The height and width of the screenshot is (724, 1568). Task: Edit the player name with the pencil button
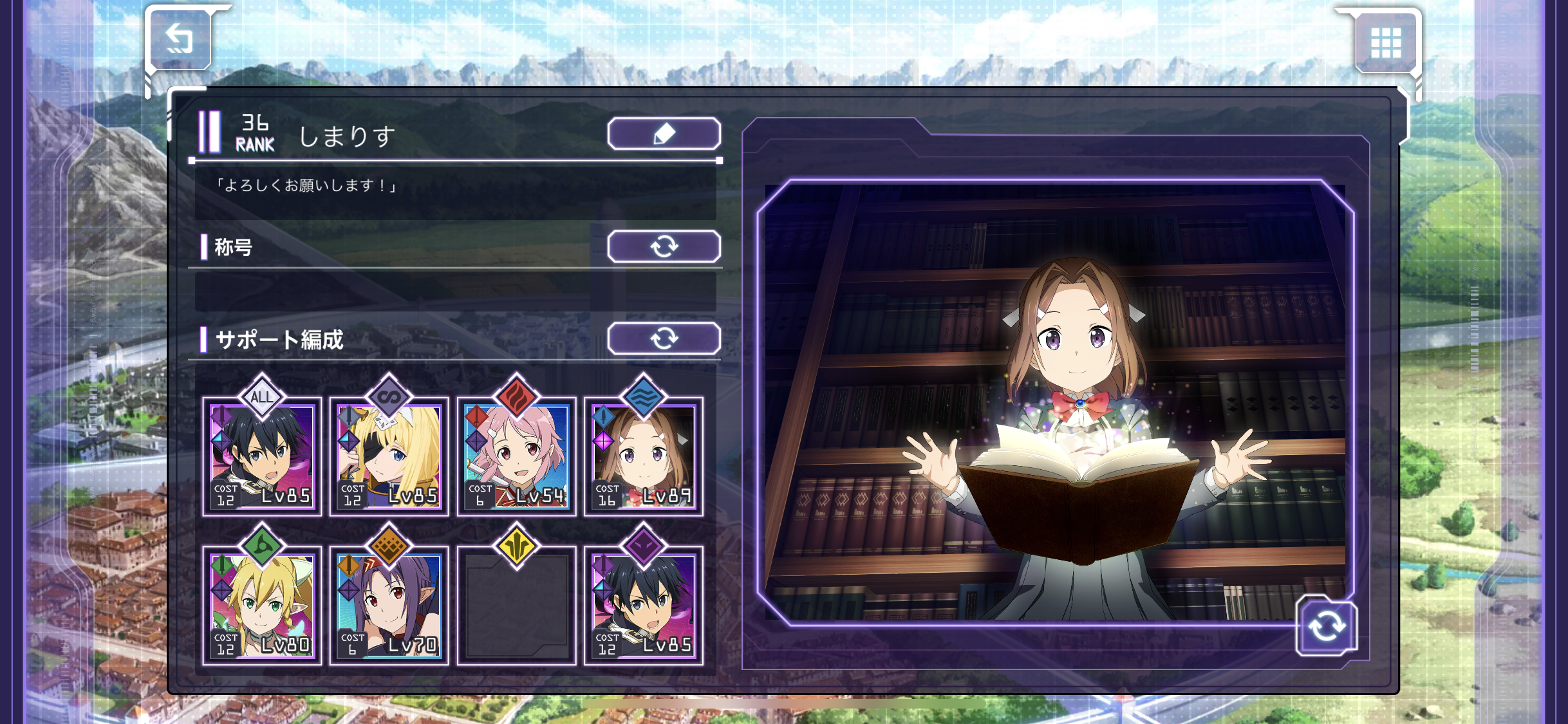pyautogui.click(x=664, y=134)
